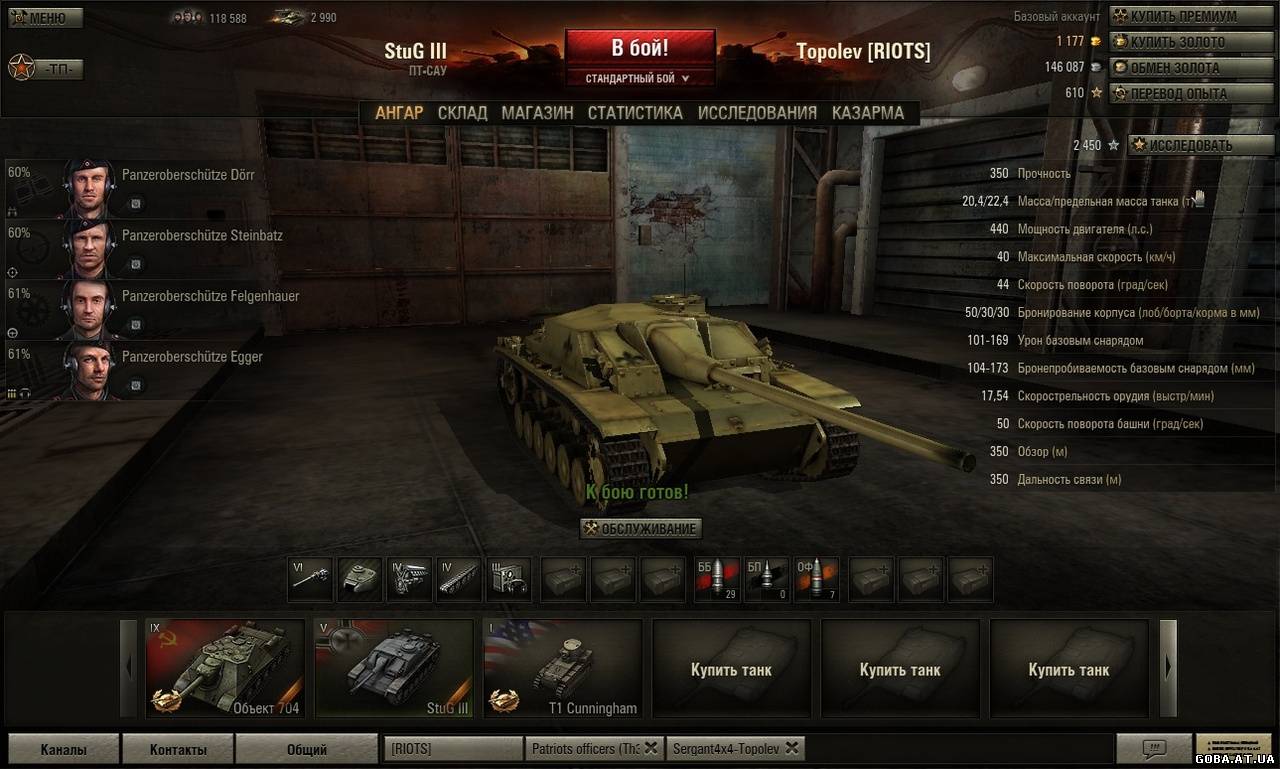
Task: Click the Исследовать research button
Action: [x=1189, y=145]
